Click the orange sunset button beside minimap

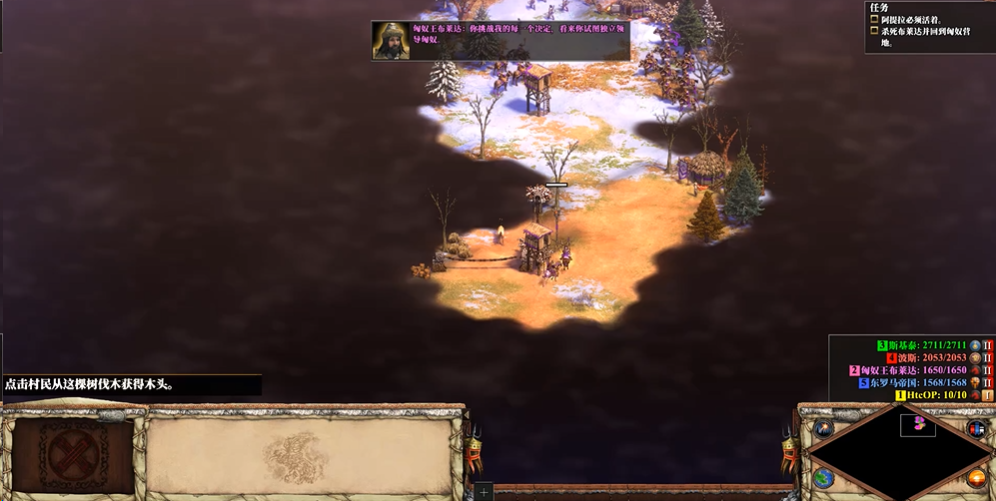click(976, 479)
